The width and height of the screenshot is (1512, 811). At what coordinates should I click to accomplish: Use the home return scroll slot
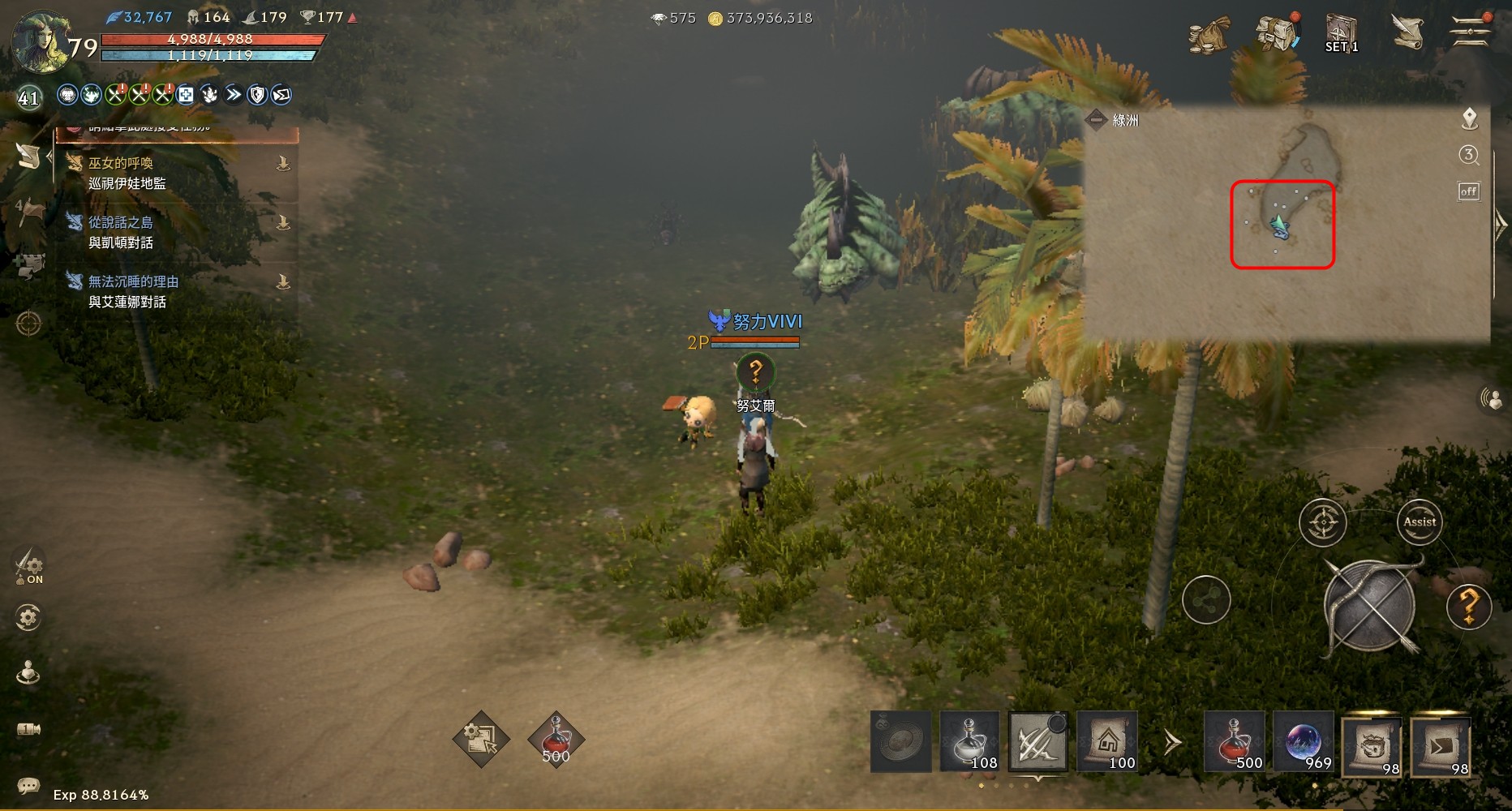coord(1107,741)
